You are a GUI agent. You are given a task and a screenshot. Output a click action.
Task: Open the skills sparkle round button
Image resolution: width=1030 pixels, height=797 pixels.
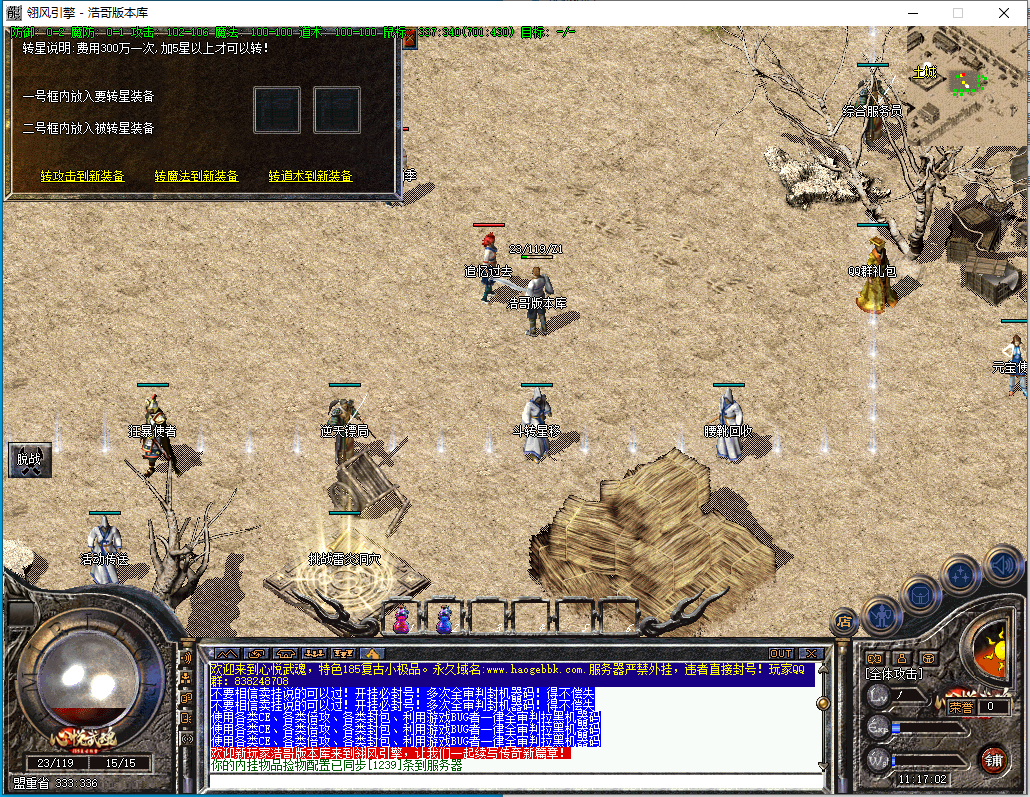click(x=961, y=574)
